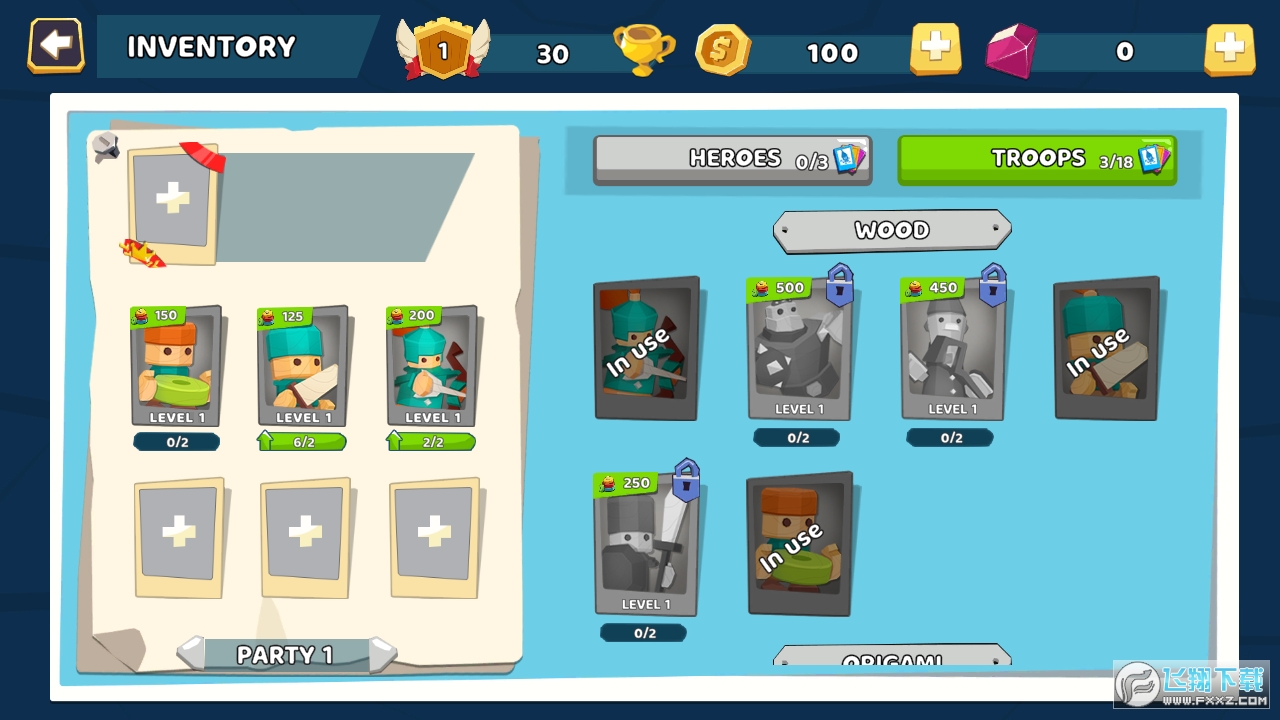Open the in-use swordsman troop card
This screenshot has height=720, width=1280.
(x=1105, y=350)
